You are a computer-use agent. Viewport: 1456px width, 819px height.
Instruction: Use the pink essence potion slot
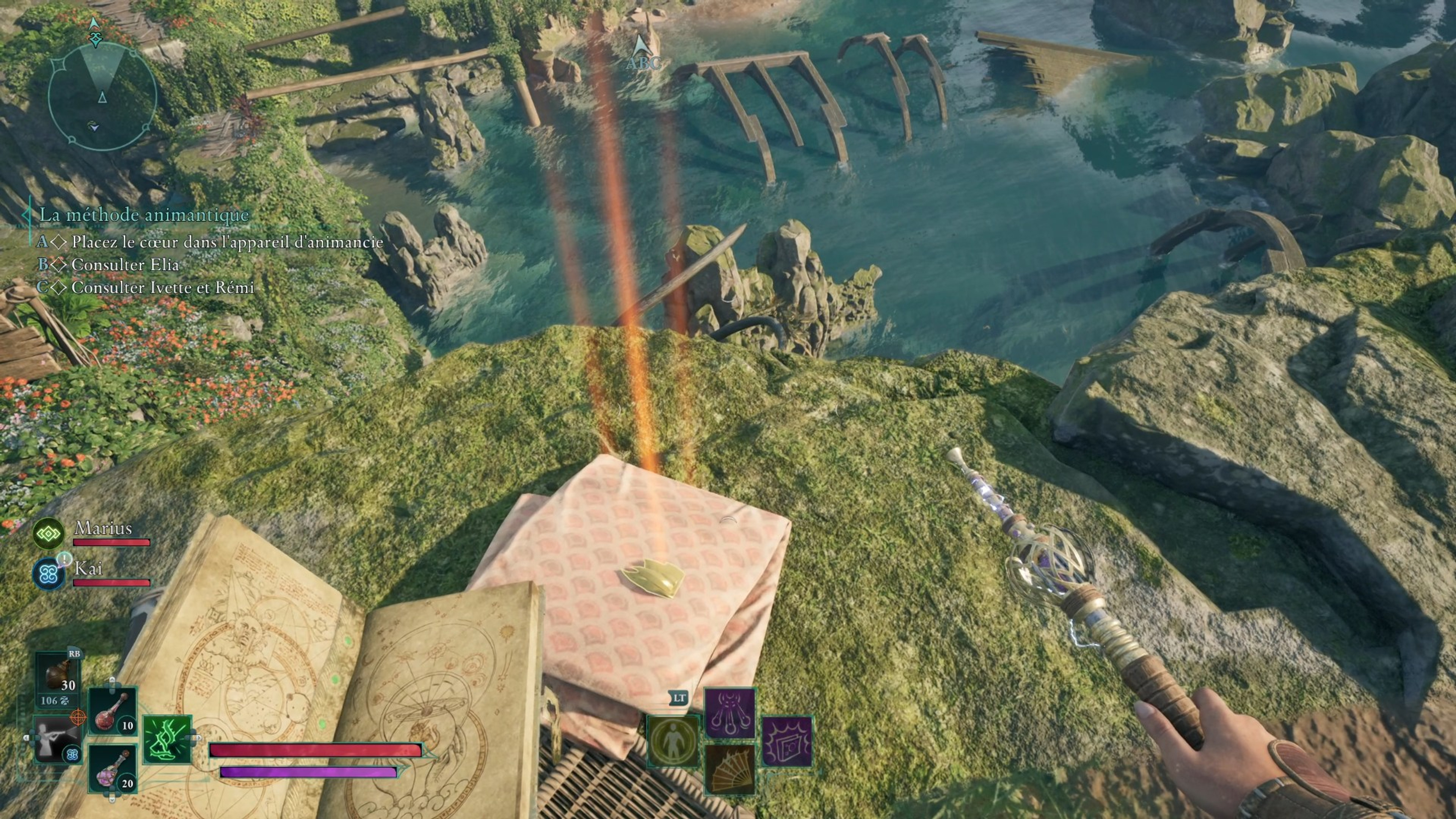coord(113,769)
